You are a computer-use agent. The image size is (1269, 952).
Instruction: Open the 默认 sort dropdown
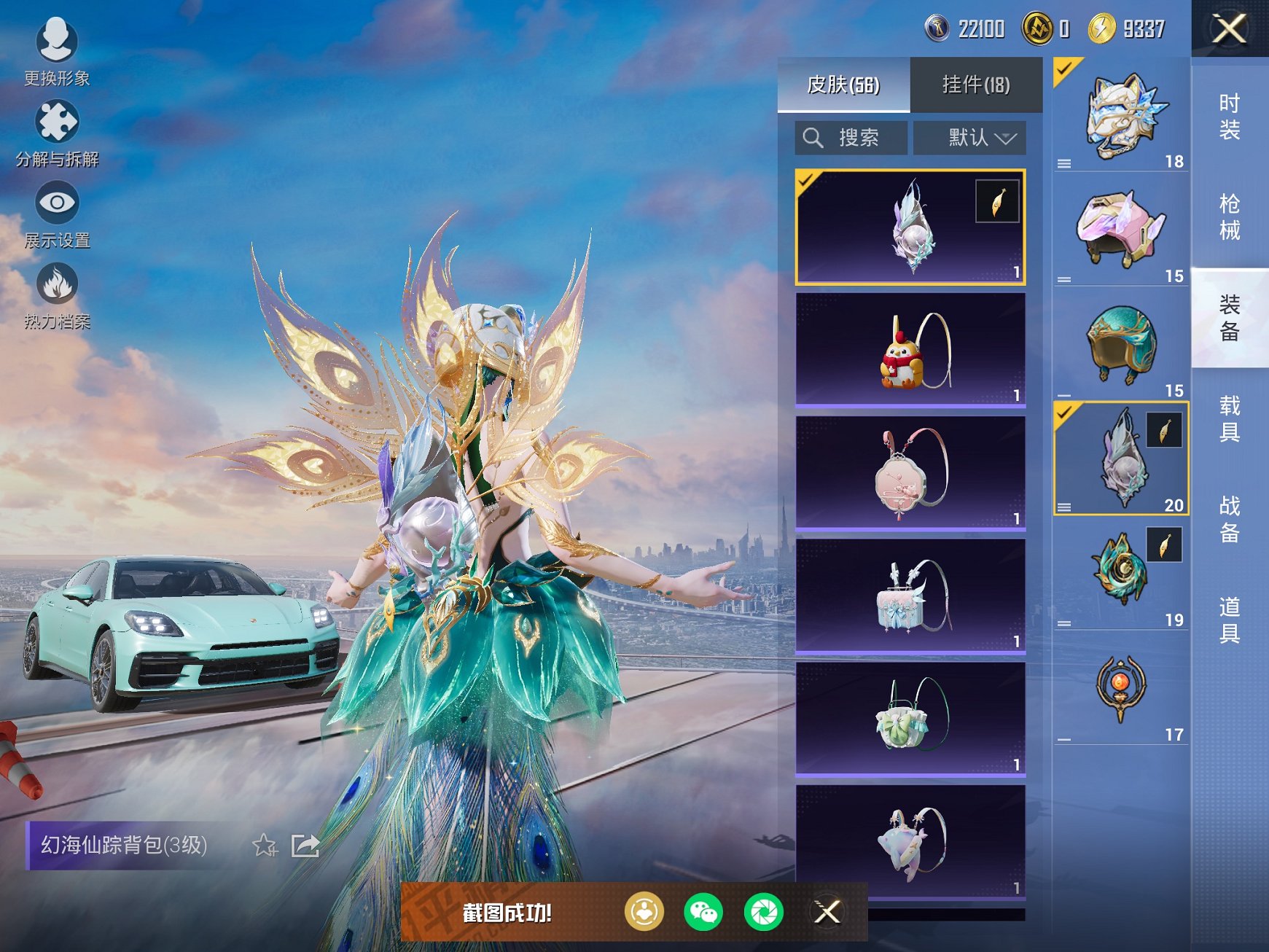[x=969, y=138]
